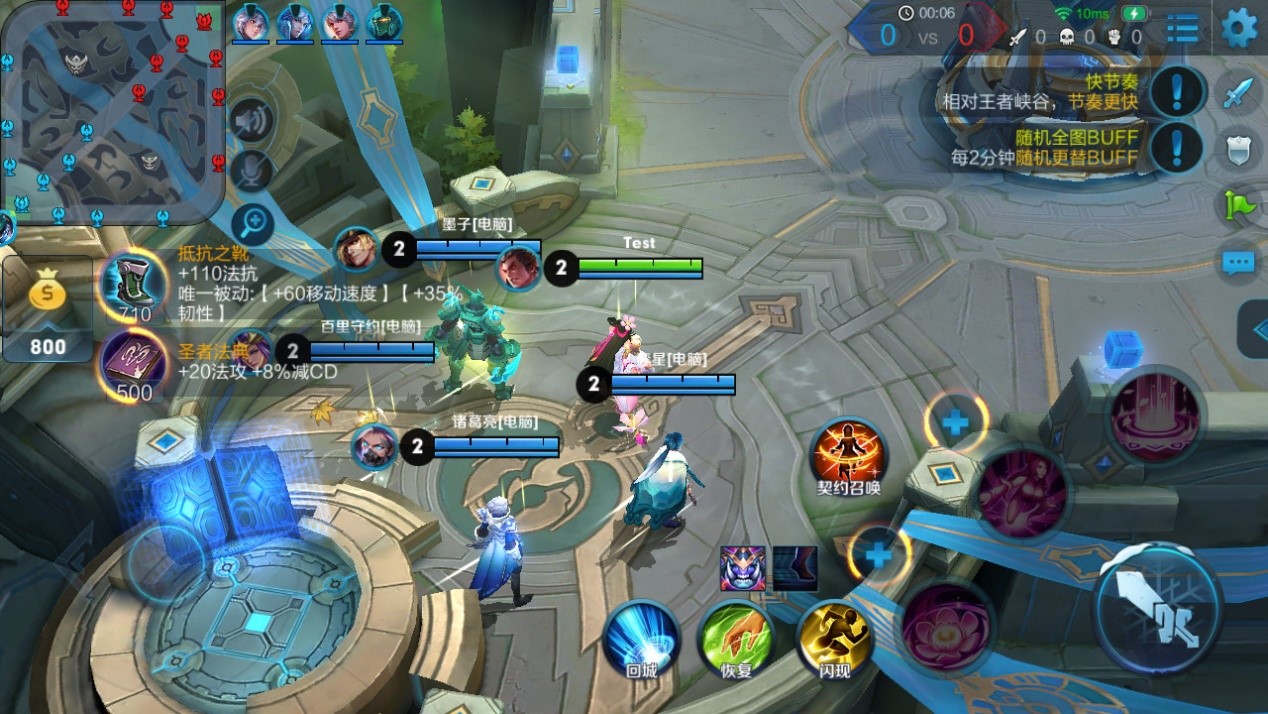Open the chat message bubble

pos(1239,264)
